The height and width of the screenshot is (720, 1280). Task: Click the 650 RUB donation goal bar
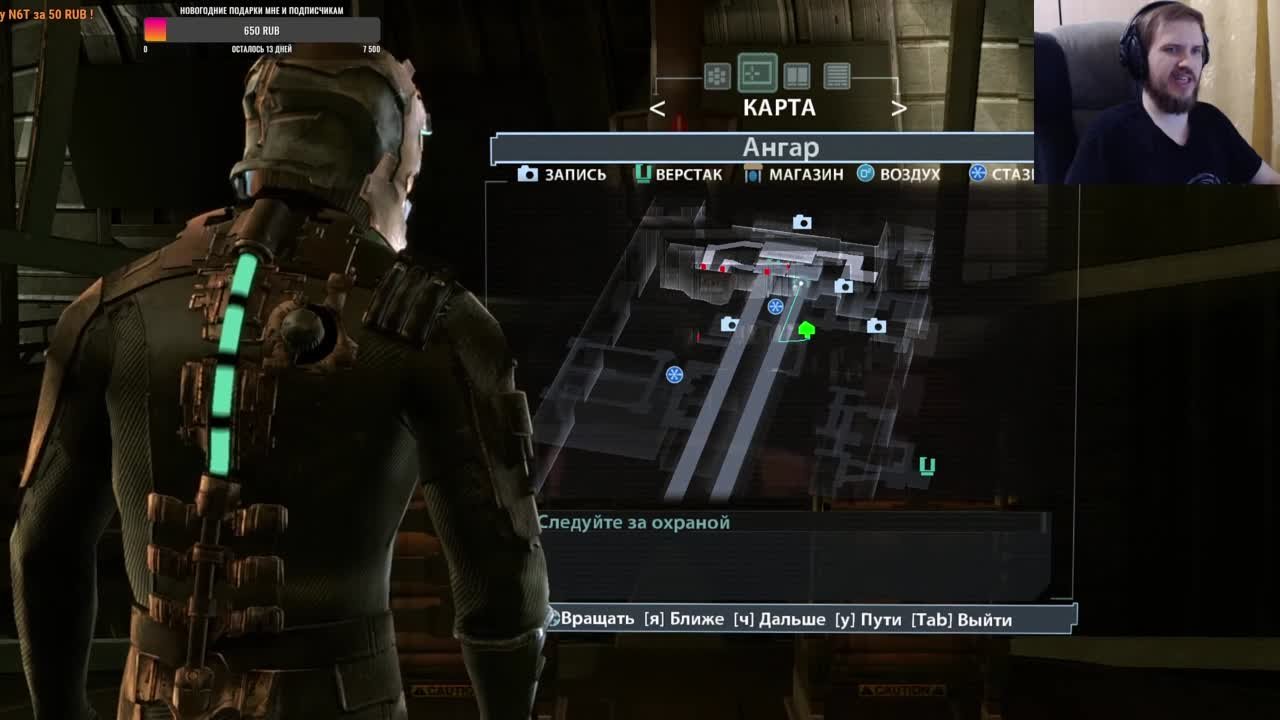pyautogui.click(x=262, y=31)
